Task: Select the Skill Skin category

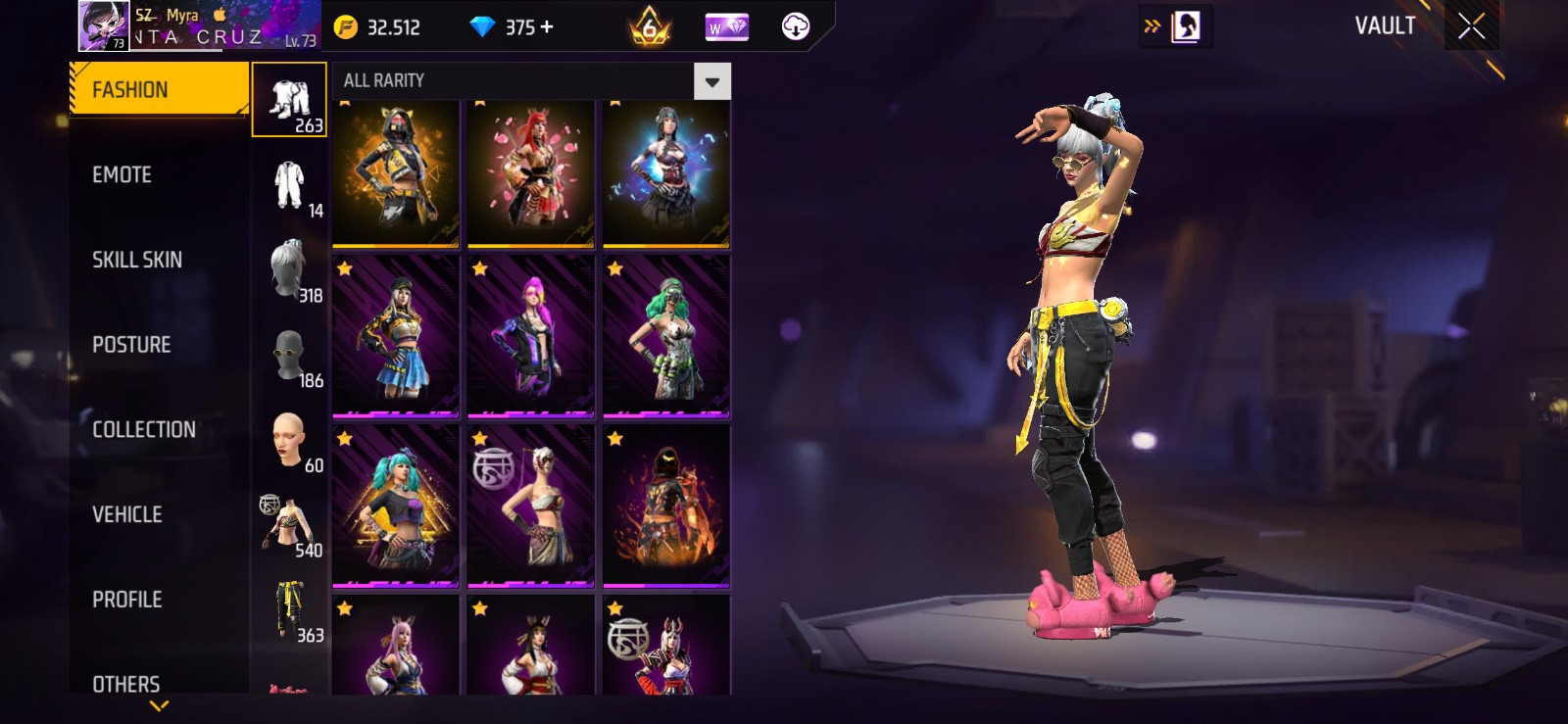Action: 137,260
